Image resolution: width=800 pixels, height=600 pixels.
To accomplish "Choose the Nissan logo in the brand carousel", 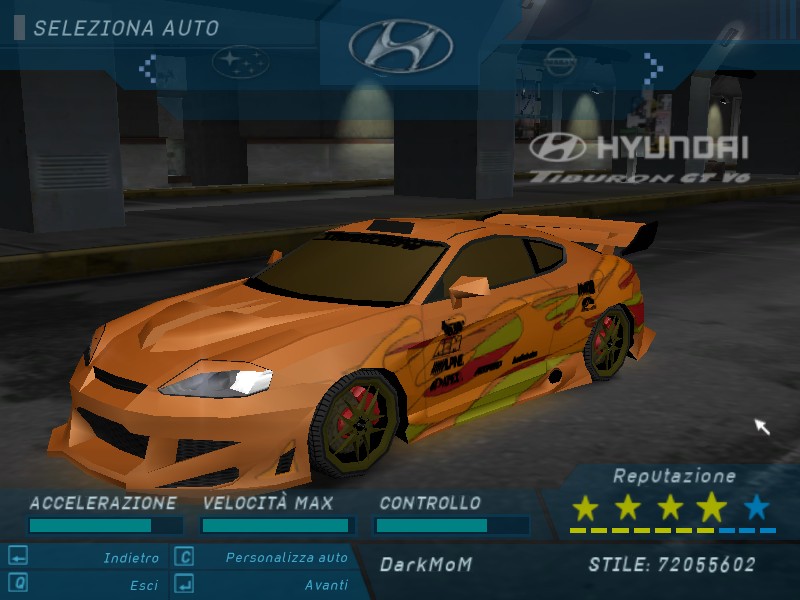I will [x=560, y=62].
